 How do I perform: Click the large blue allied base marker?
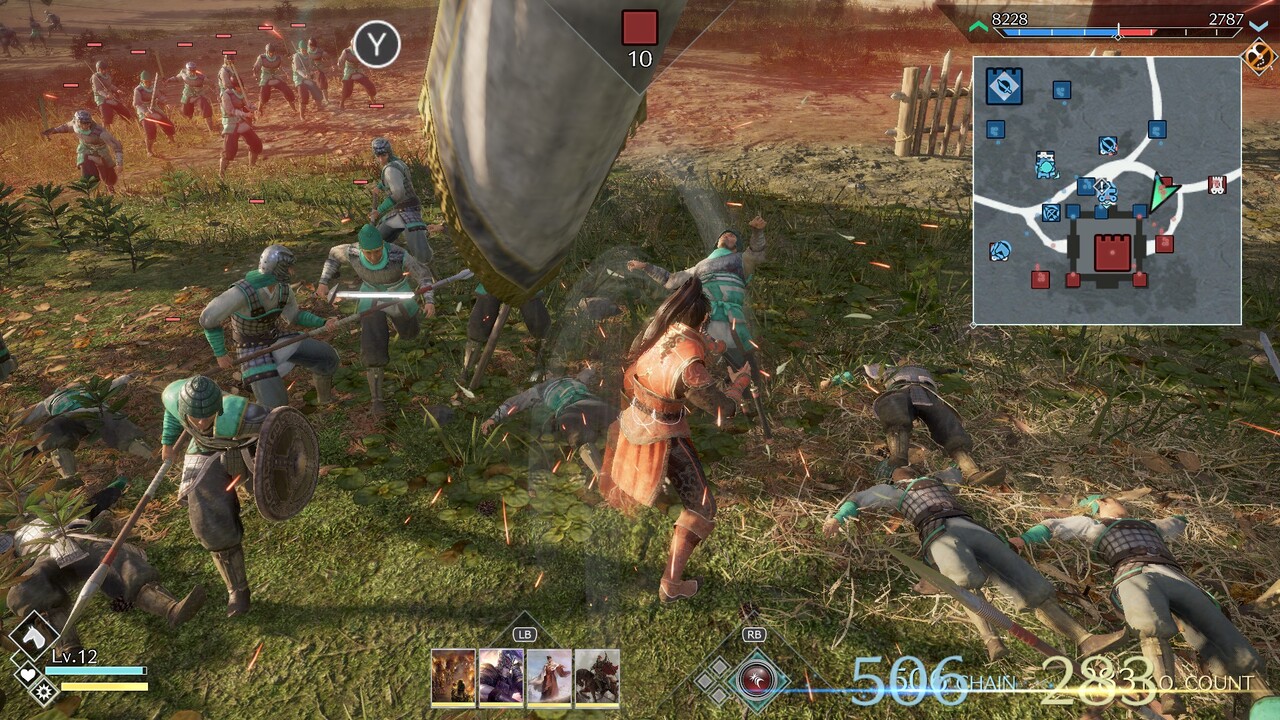click(x=1003, y=86)
